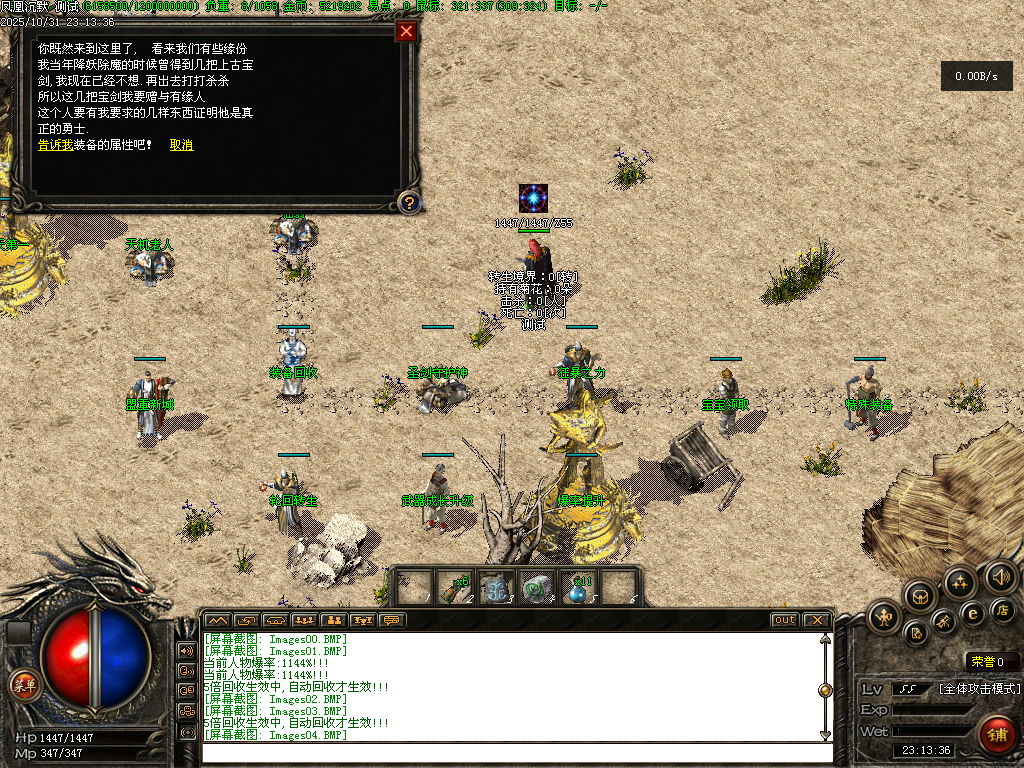Toggle sound with the speaker icon

click(1000, 576)
